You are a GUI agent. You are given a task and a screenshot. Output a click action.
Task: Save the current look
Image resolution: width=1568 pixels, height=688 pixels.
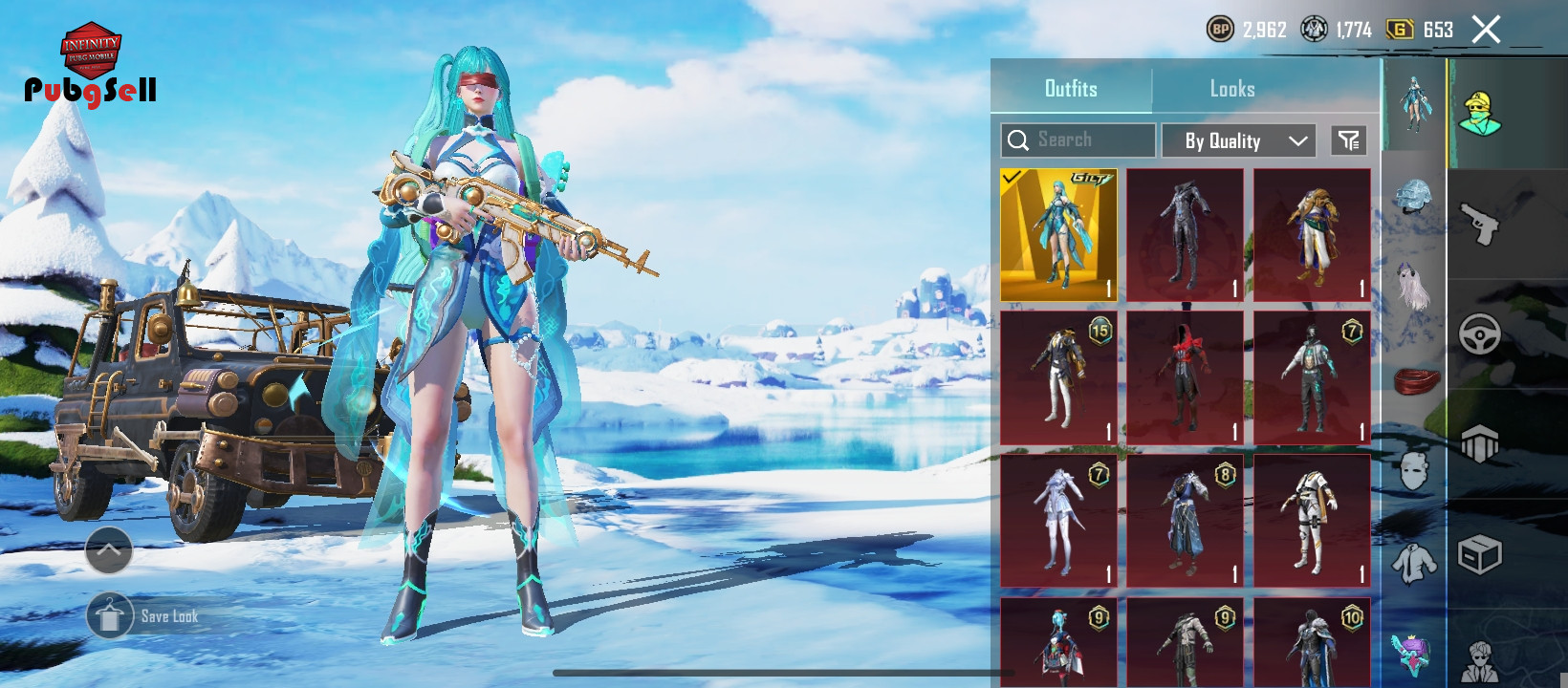tap(110, 616)
